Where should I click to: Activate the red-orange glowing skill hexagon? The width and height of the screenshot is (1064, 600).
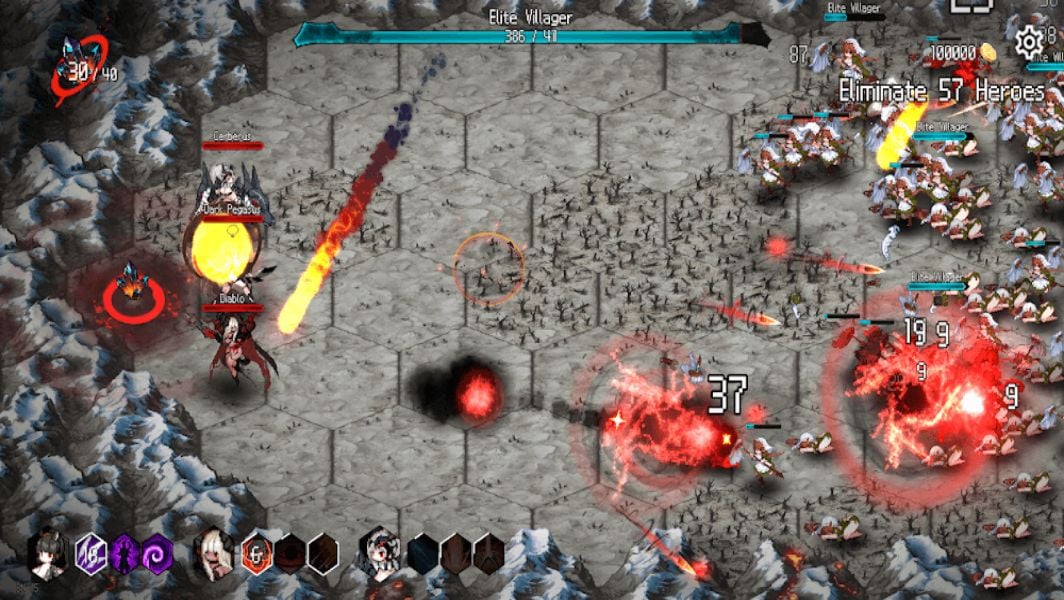coord(257,553)
